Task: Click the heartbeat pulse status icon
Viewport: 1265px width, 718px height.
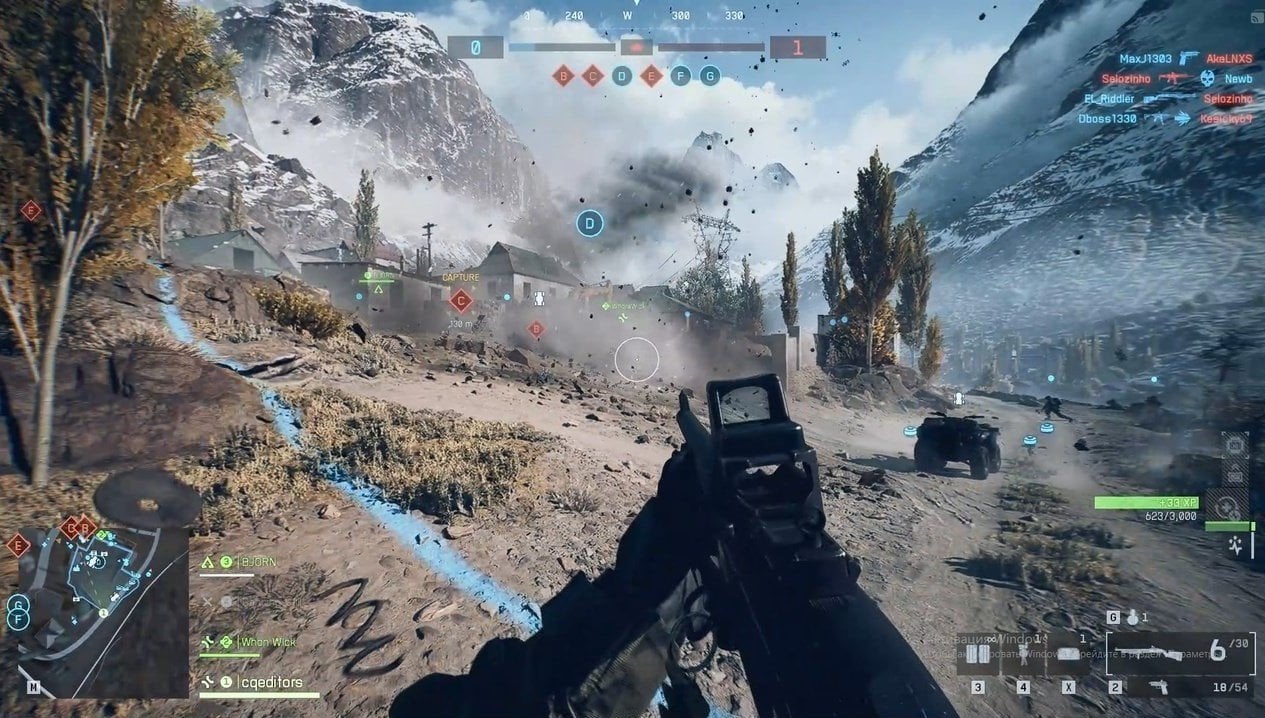Action: pos(1237,545)
